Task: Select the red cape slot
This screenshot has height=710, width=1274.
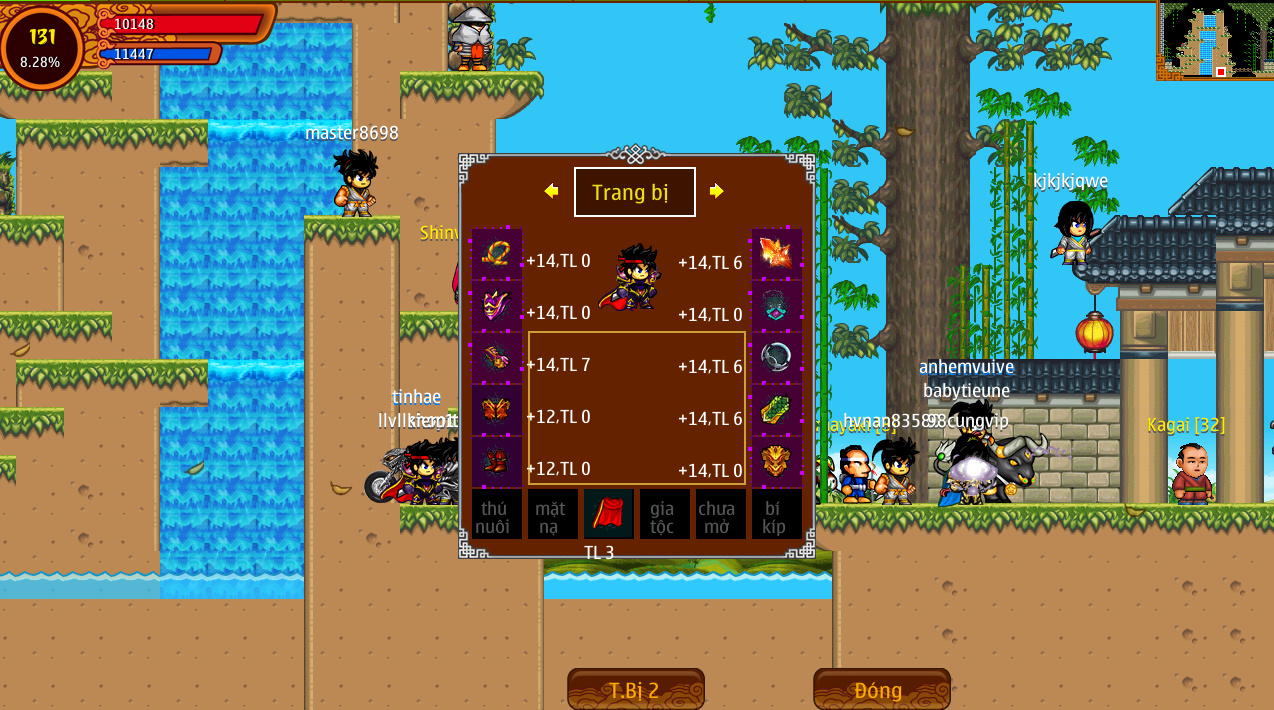Action: pyautogui.click(x=608, y=514)
